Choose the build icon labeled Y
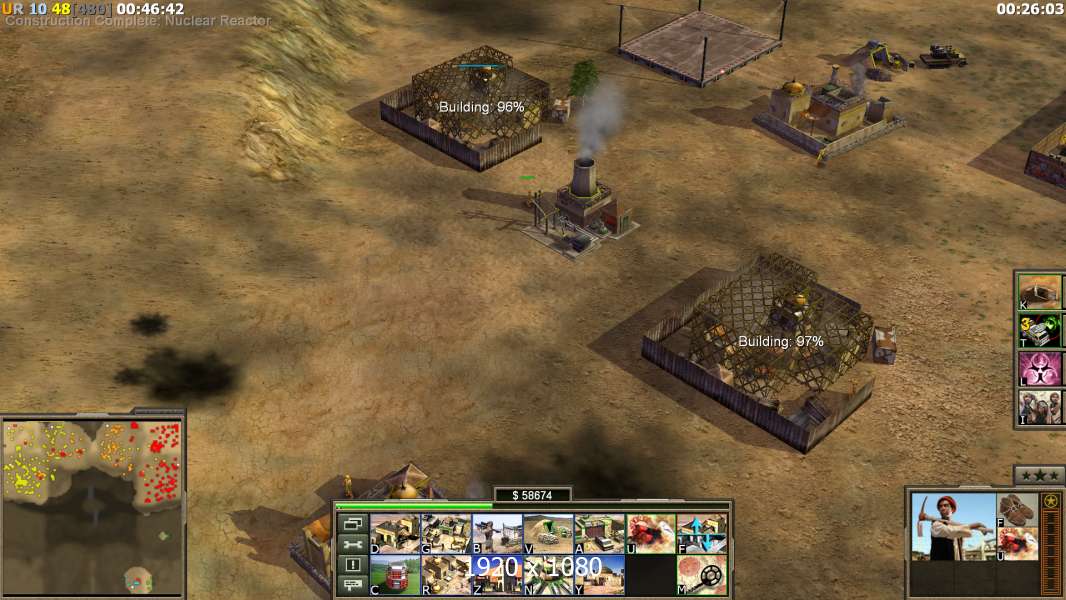This screenshot has height=600, width=1066. click(x=599, y=574)
